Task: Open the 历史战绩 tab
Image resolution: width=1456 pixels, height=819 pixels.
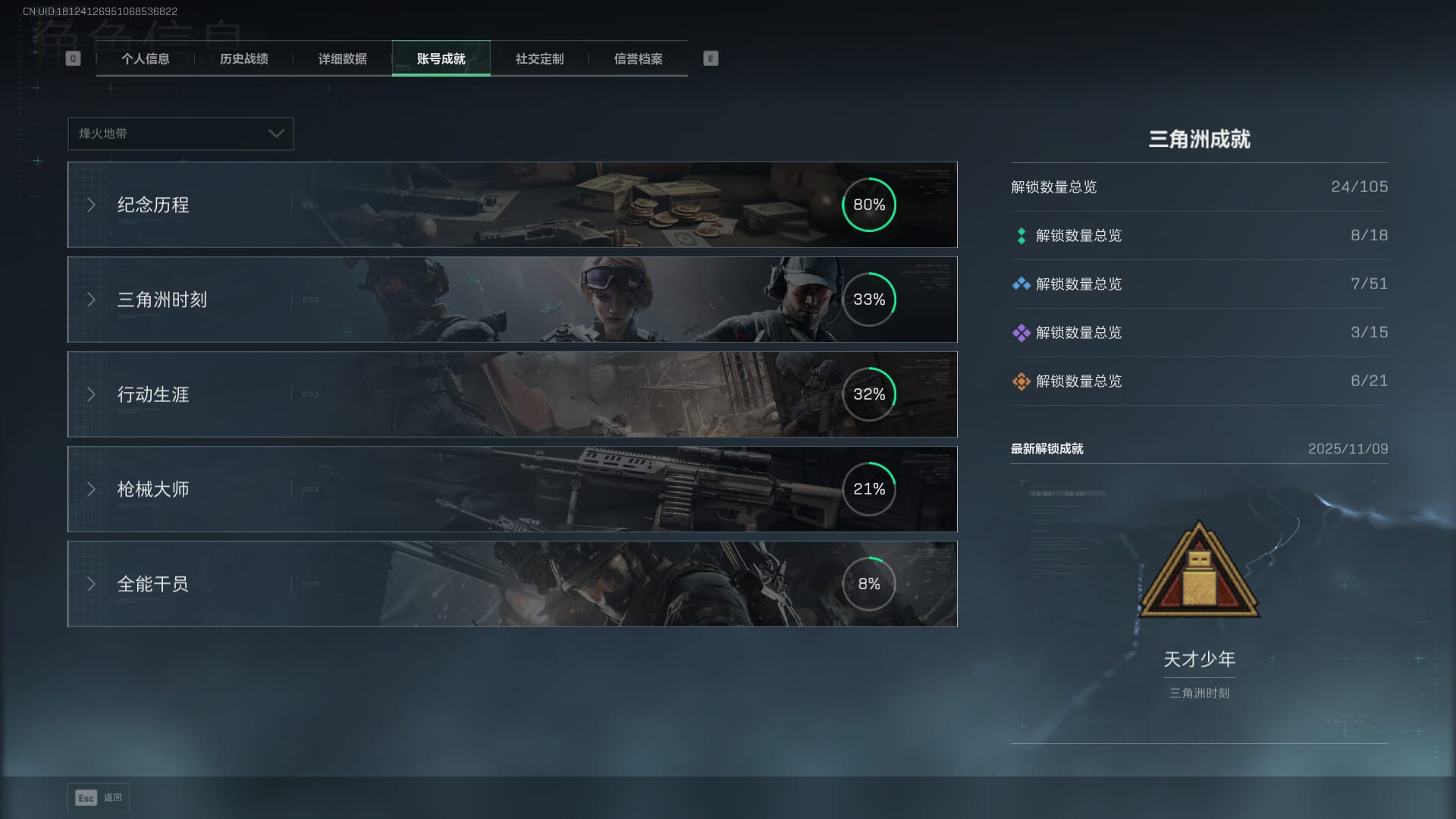Action: (243, 58)
